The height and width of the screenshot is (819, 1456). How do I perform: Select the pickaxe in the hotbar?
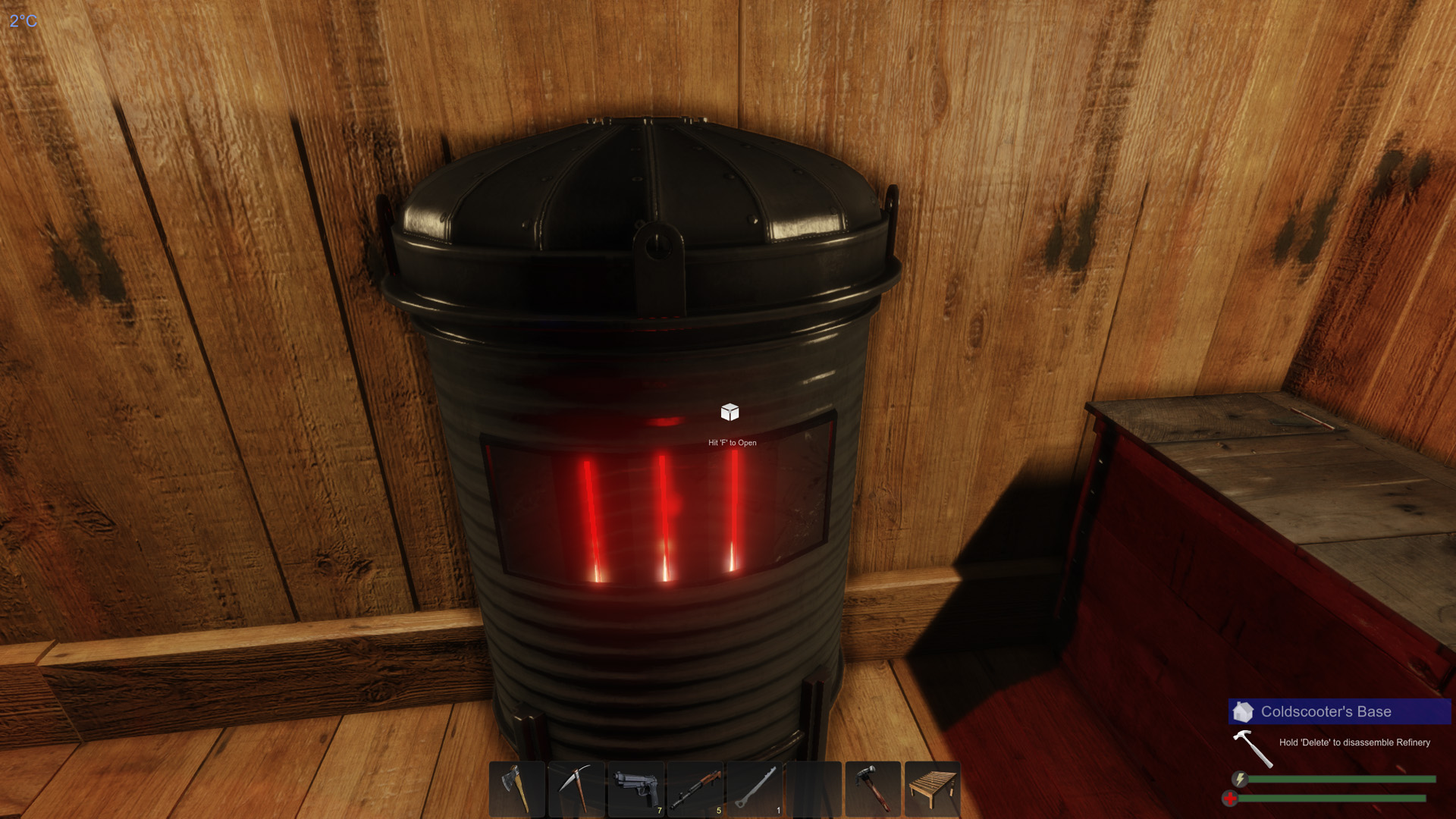pyautogui.click(x=576, y=789)
